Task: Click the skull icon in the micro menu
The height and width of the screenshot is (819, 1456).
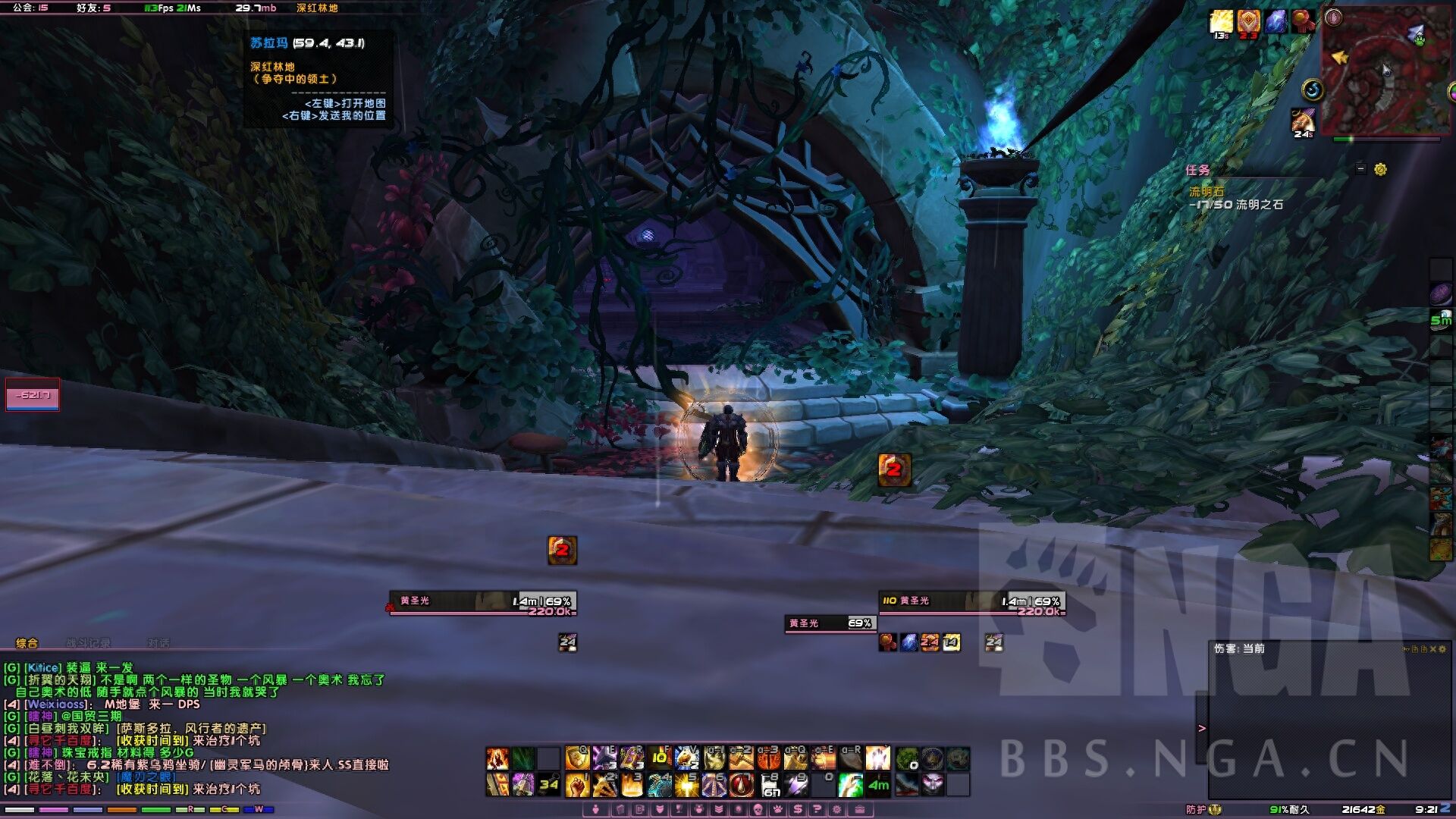Action: (x=758, y=809)
